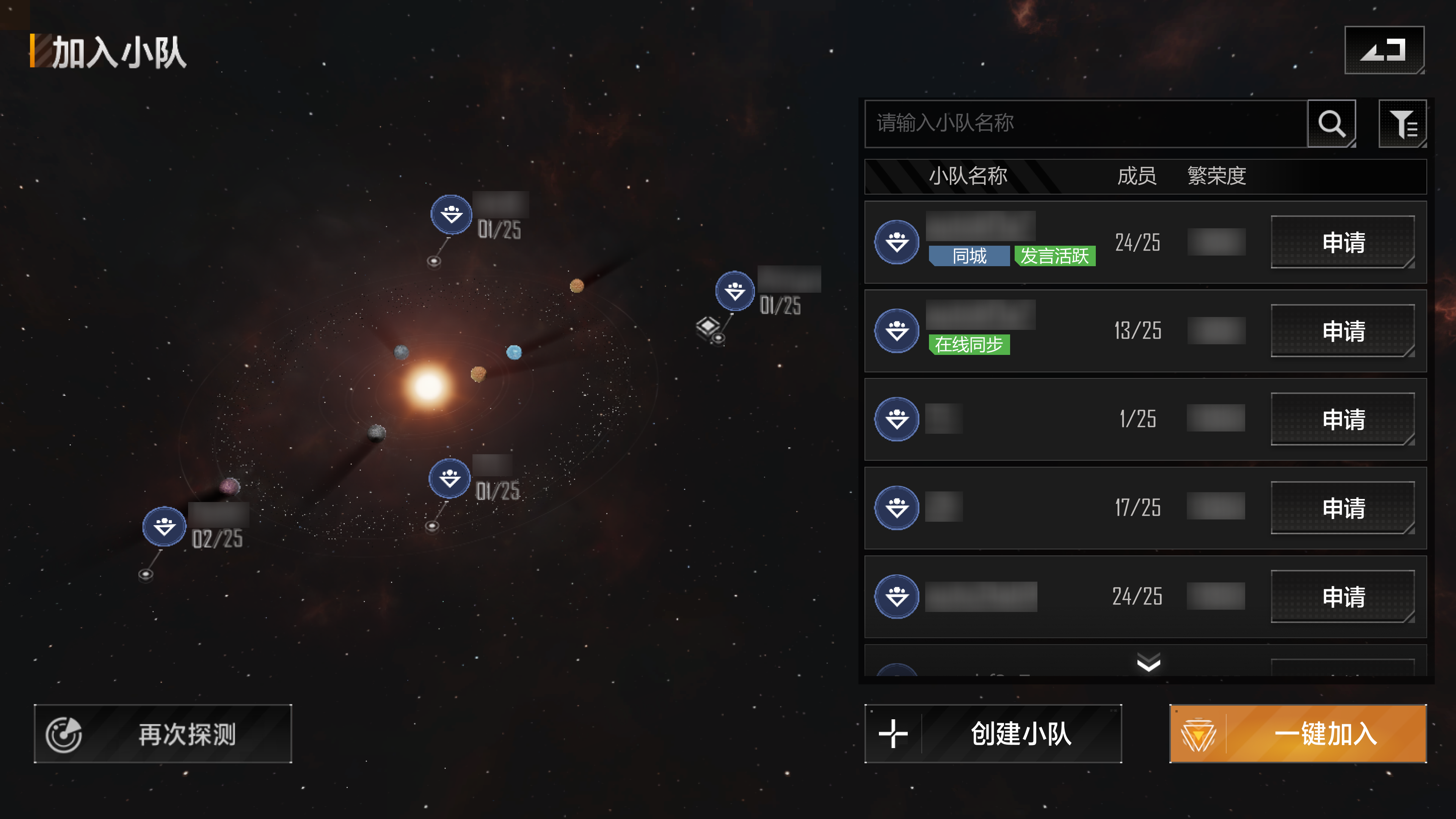
Task: Scan again using 再次探测
Action: tap(163, 734)
